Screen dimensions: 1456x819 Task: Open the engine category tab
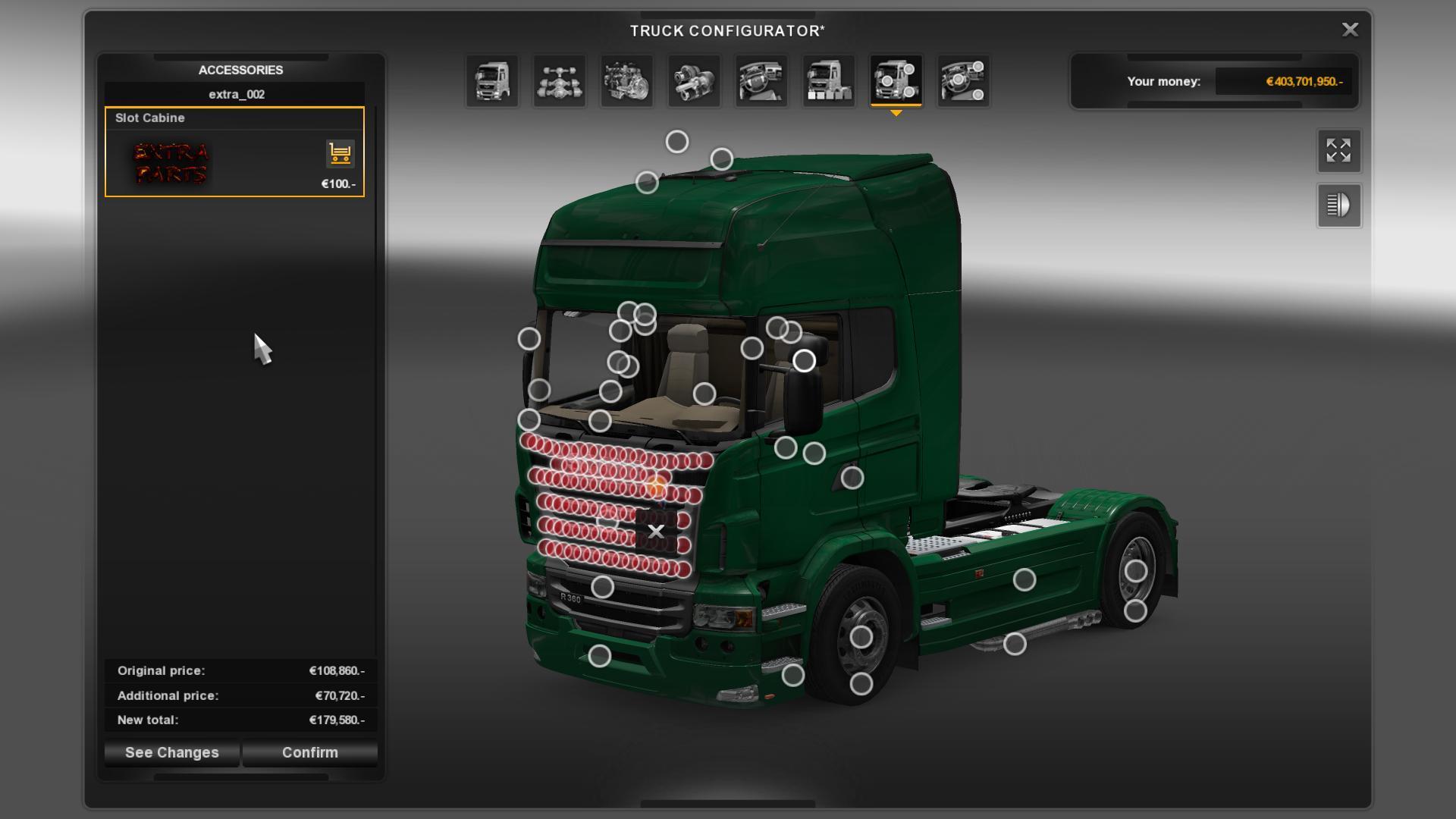627,81
